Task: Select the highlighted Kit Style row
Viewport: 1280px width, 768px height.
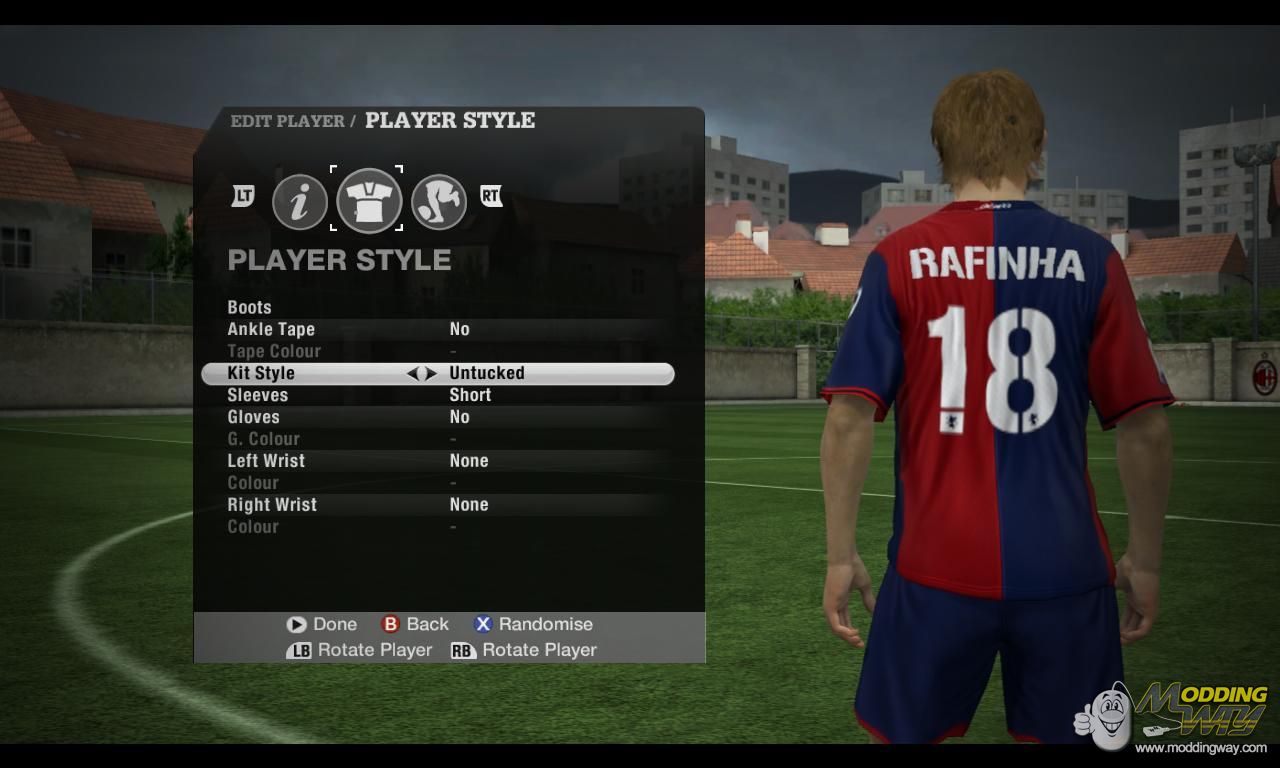Action: pyautogui.click(x=261, y=373)
